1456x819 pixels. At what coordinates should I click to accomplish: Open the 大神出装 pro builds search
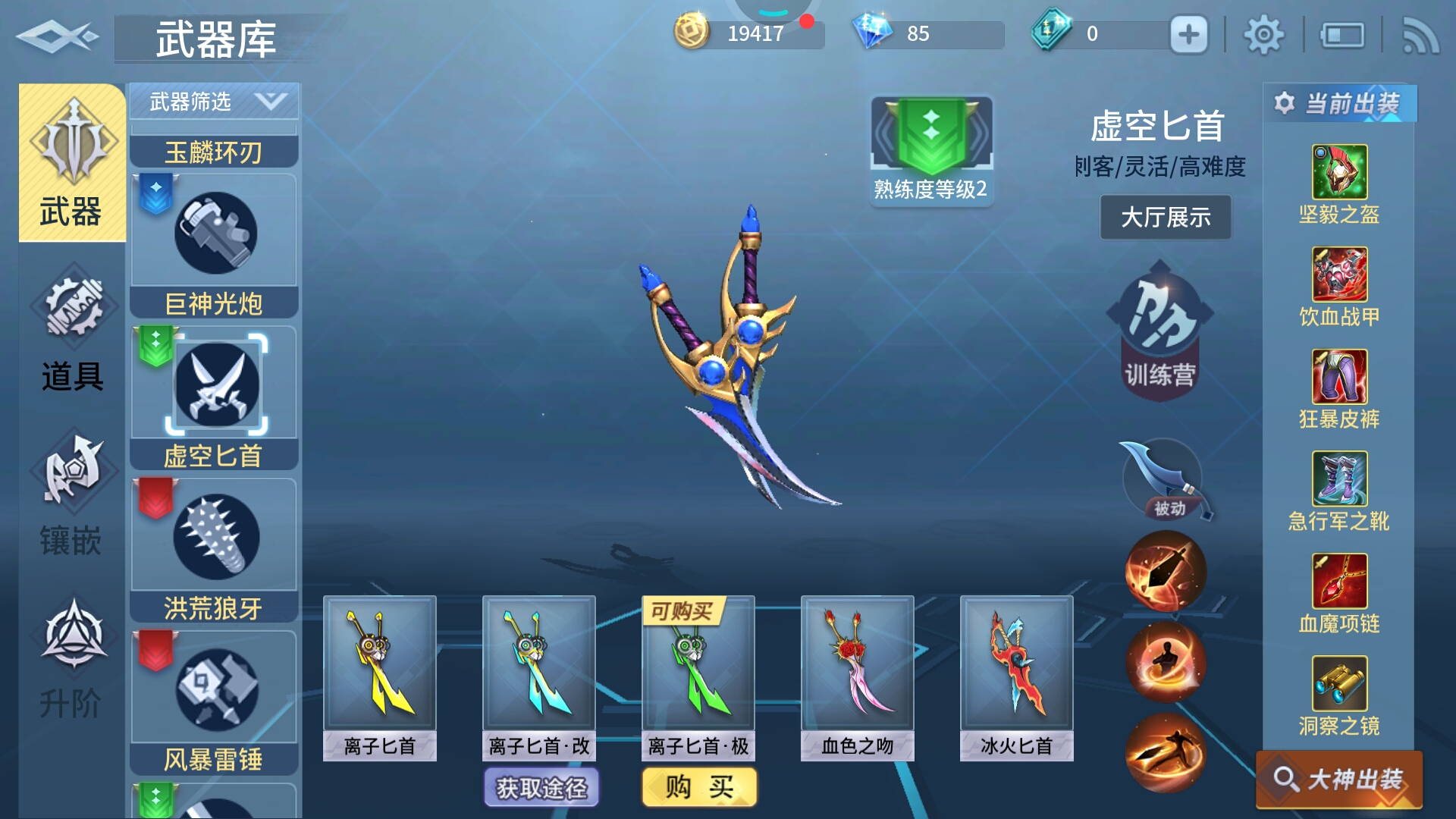1339,779
